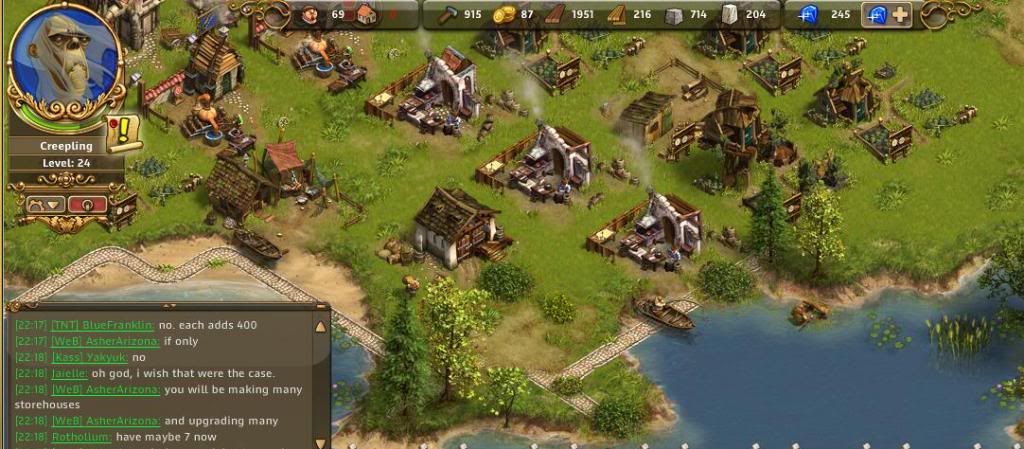Screen dimensions: 1024x449
Task: Click the settler population icon
Action: coord(309,14)
